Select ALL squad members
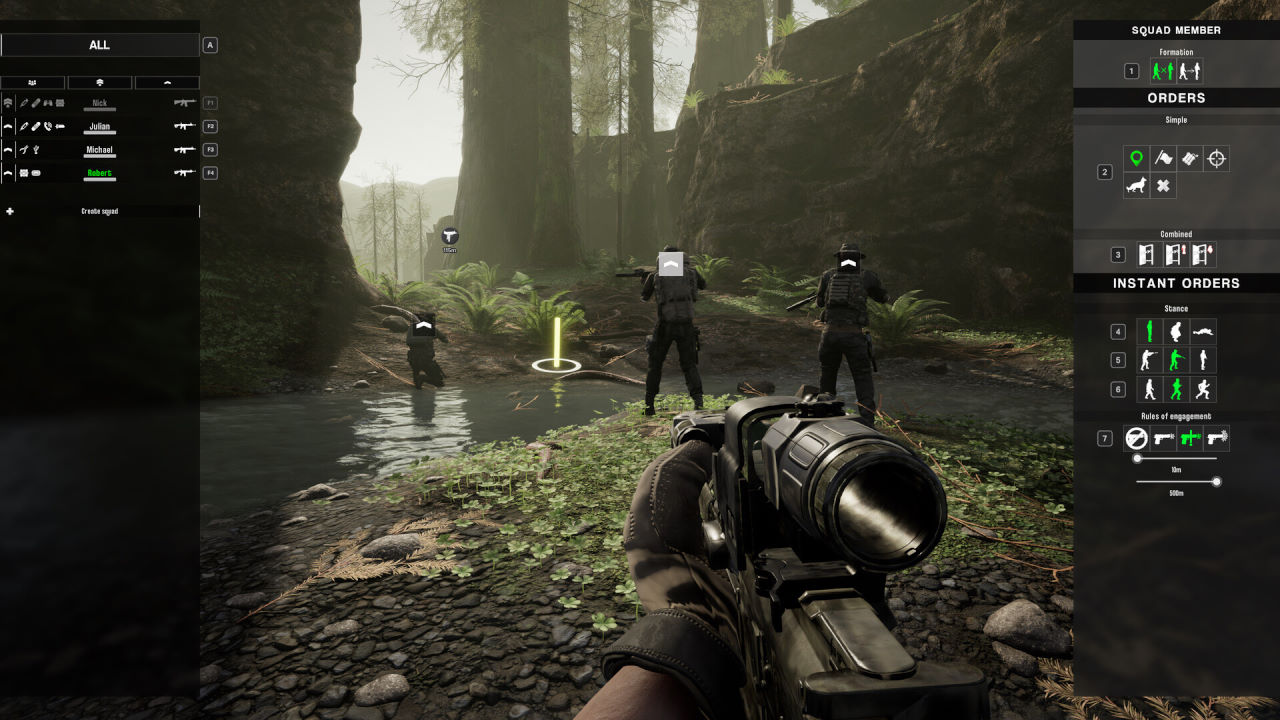 point(99,45)
